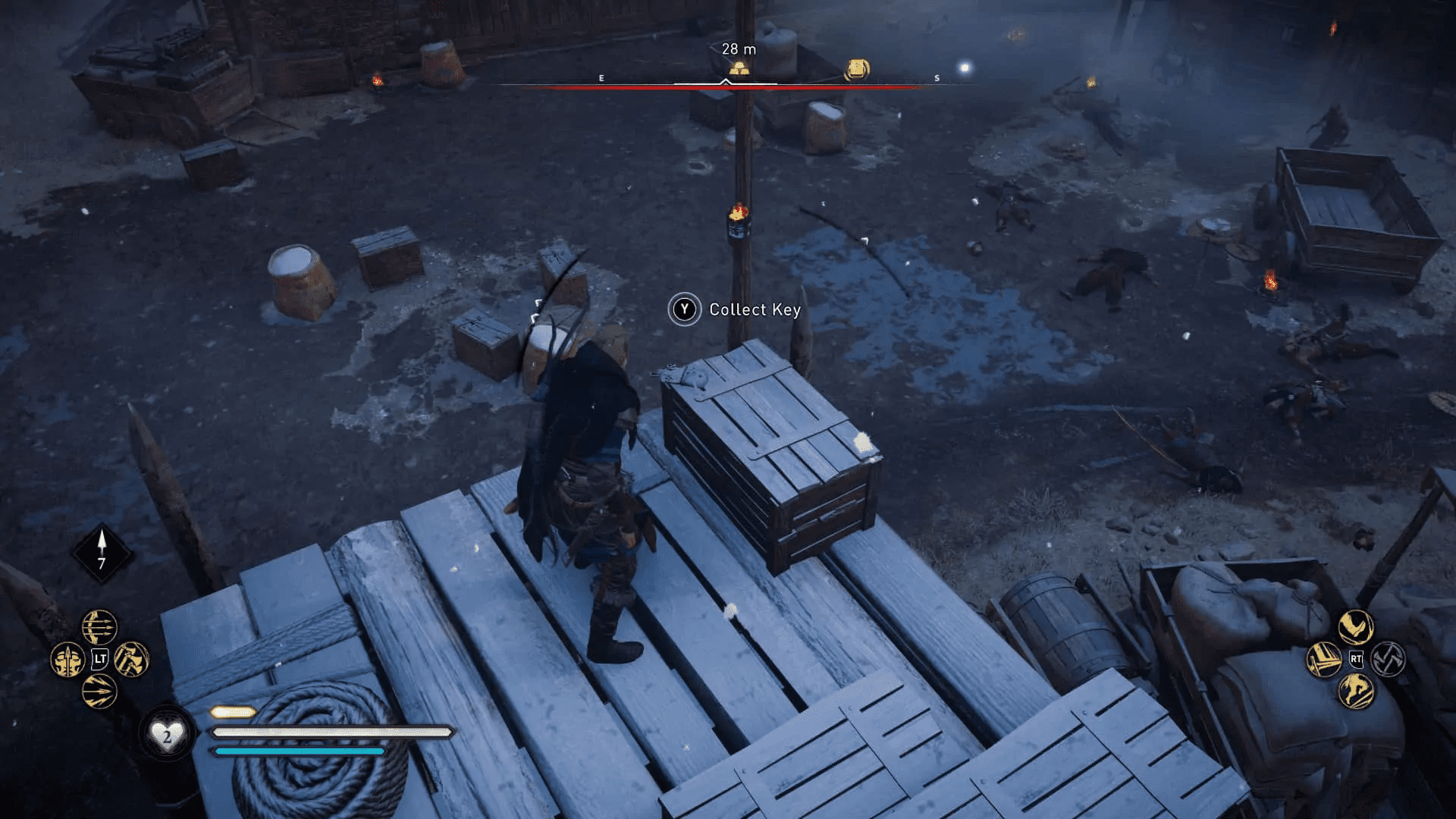
Task: Select the spear-mask ability icon
Action: tap(68, 660)
